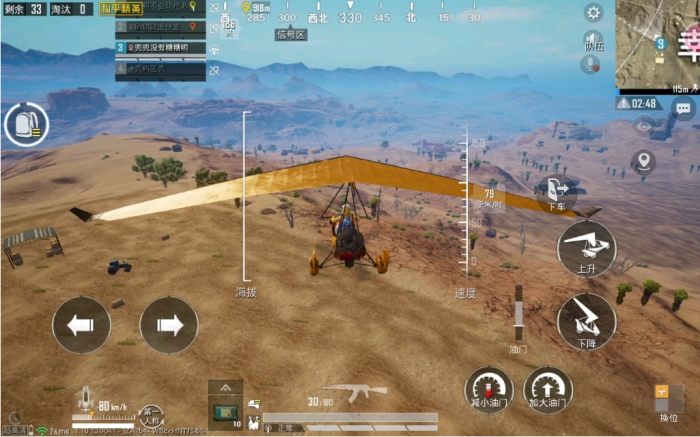Exit the glider with the 下车 button
The height and width of the screenshot is (437, 700).
(x=556, y=194)
